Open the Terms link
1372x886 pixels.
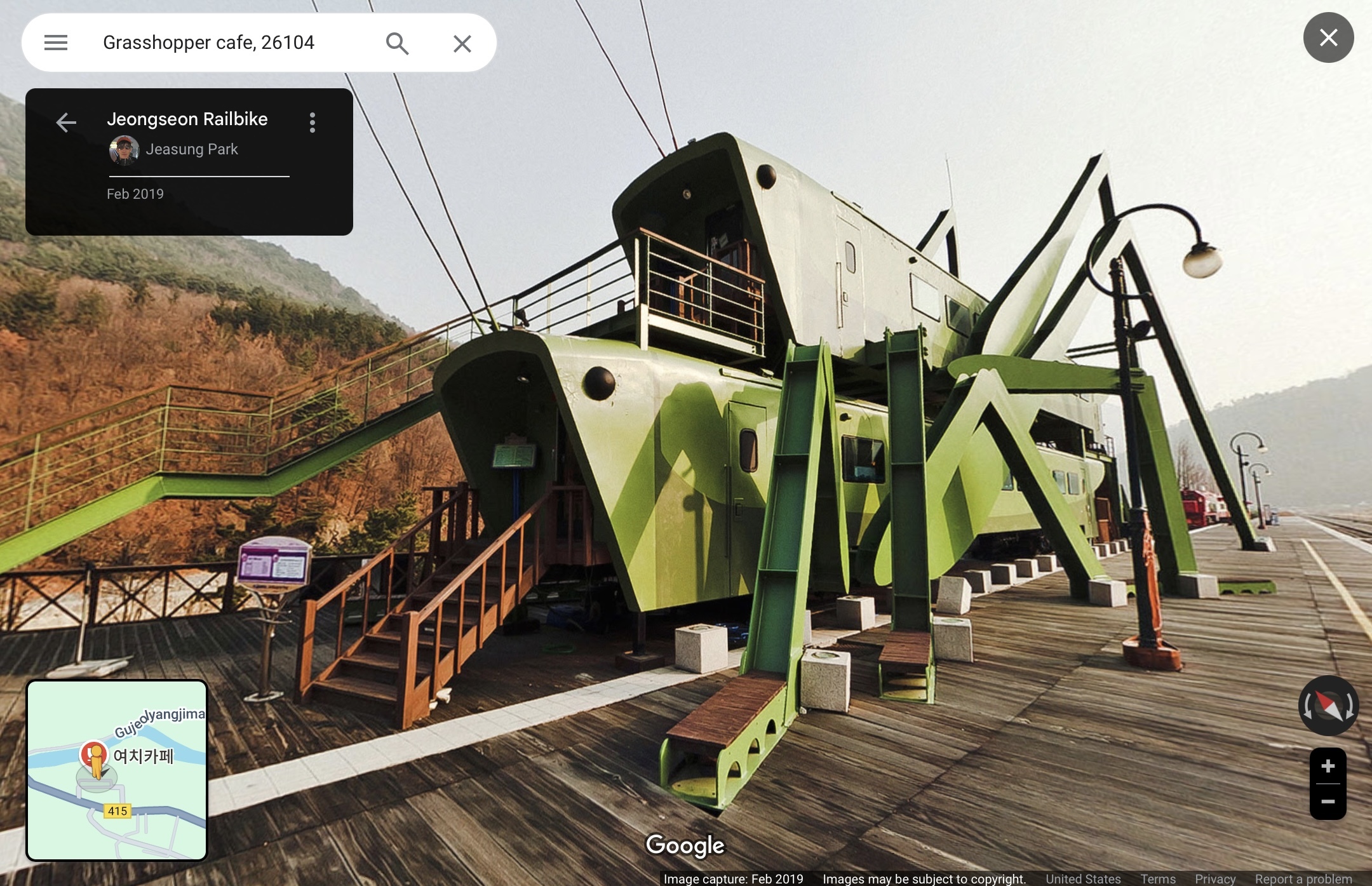(x=1157, y=878)
